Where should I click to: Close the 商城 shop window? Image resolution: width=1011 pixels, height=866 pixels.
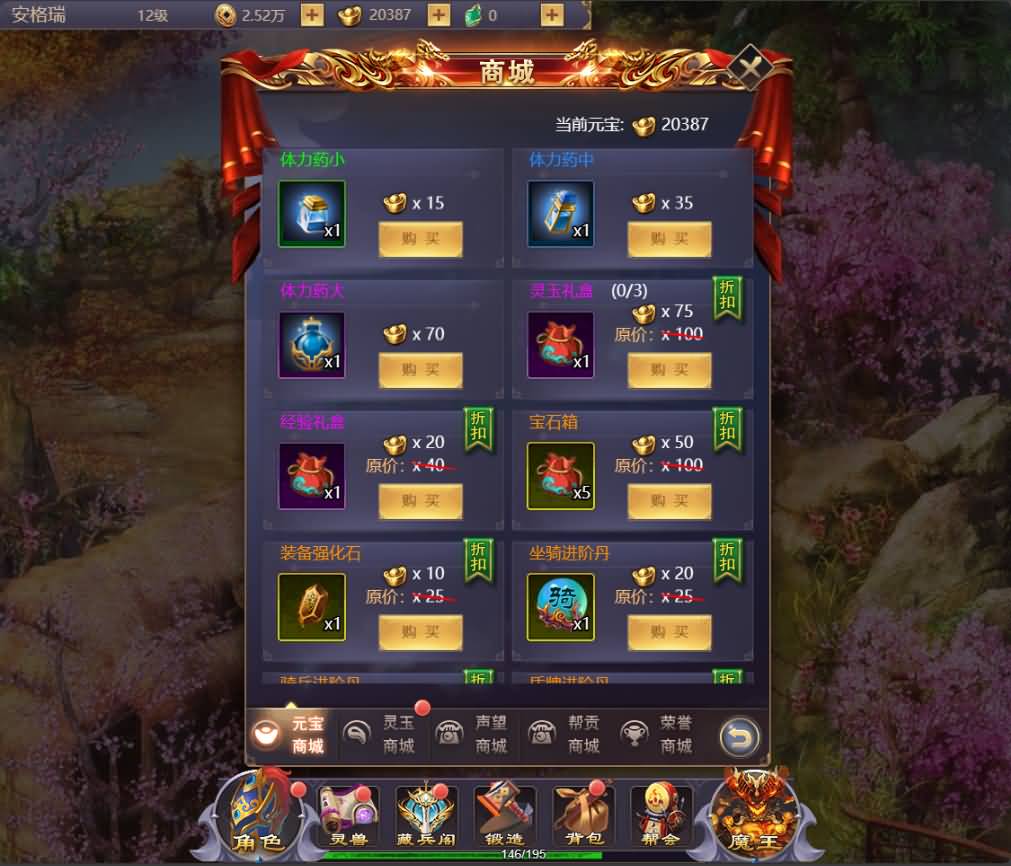[746, 68]
